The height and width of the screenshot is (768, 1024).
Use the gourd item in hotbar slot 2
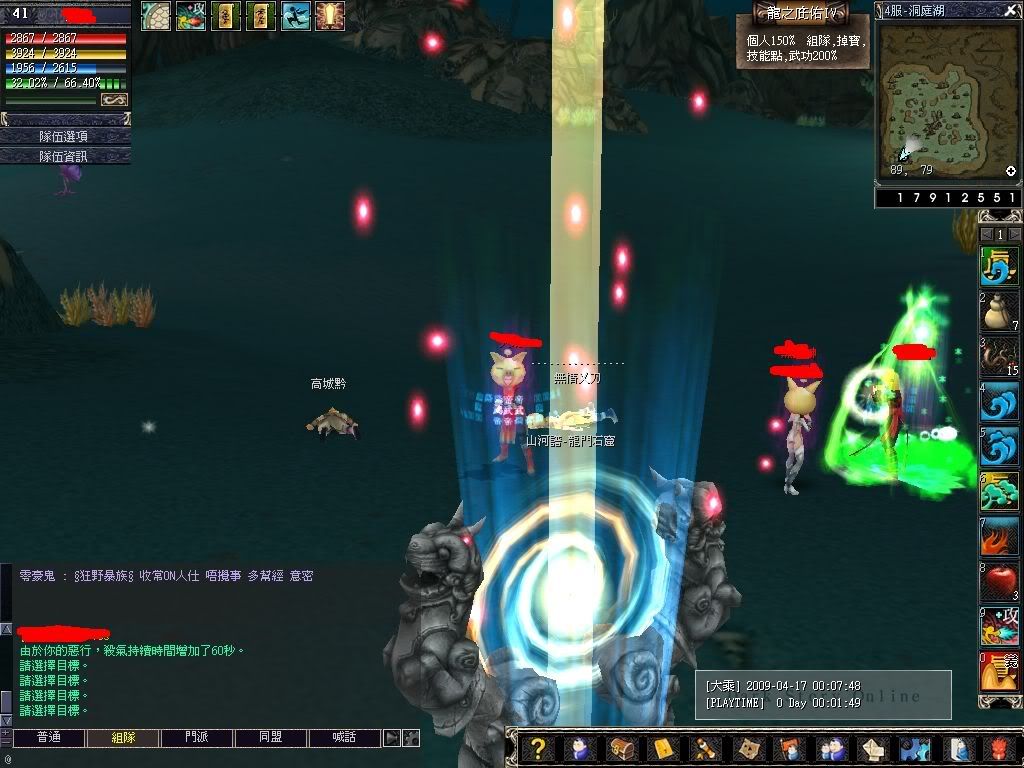(x=996, y=313)
